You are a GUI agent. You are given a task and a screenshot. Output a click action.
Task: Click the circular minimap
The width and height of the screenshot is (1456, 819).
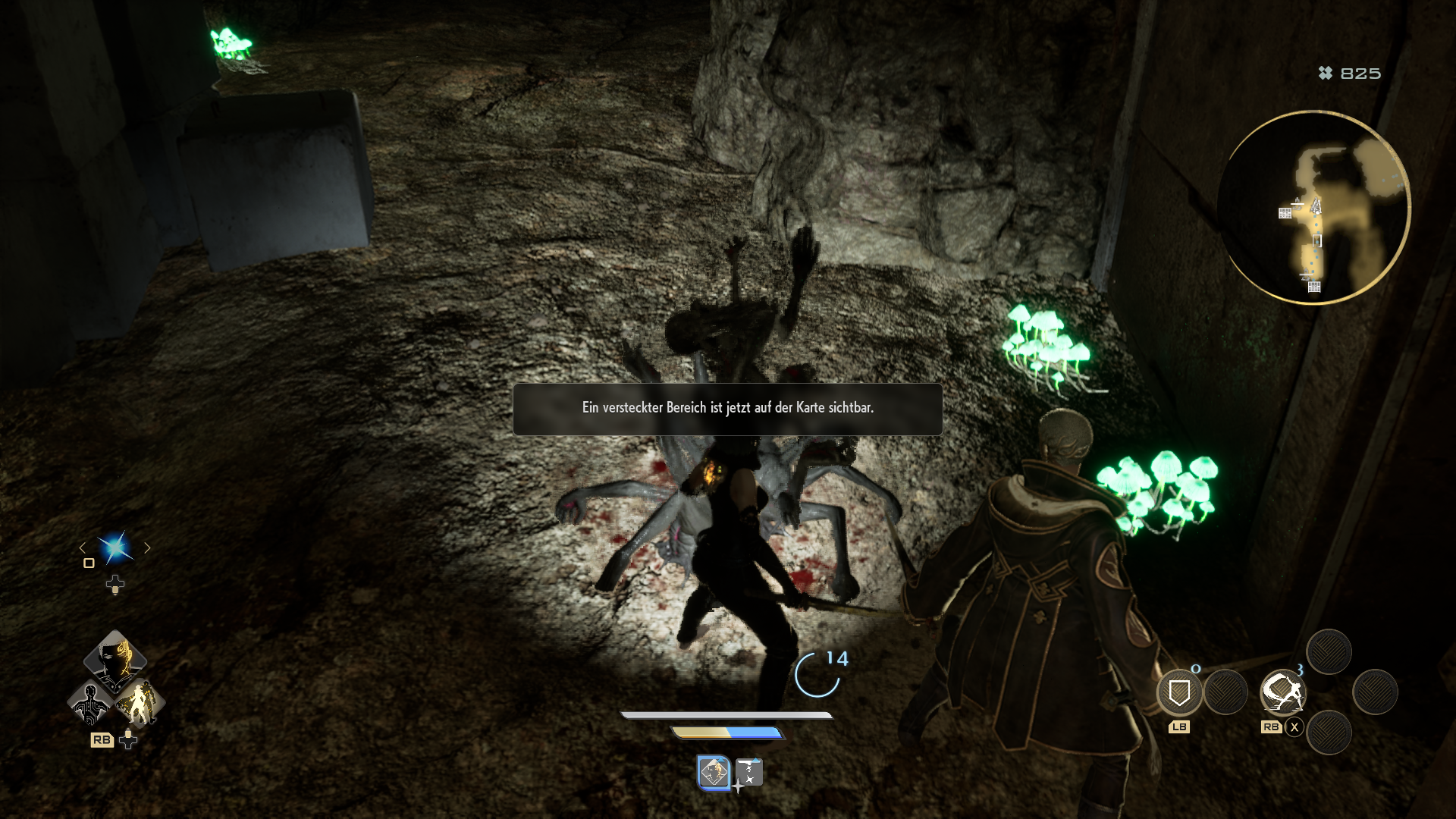[1314, 207]
